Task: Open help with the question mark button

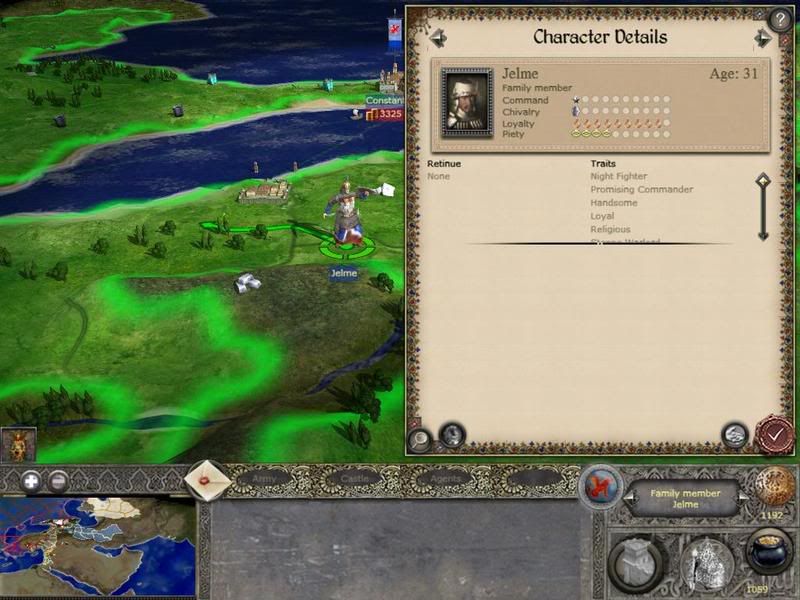Action: [779, 18]
